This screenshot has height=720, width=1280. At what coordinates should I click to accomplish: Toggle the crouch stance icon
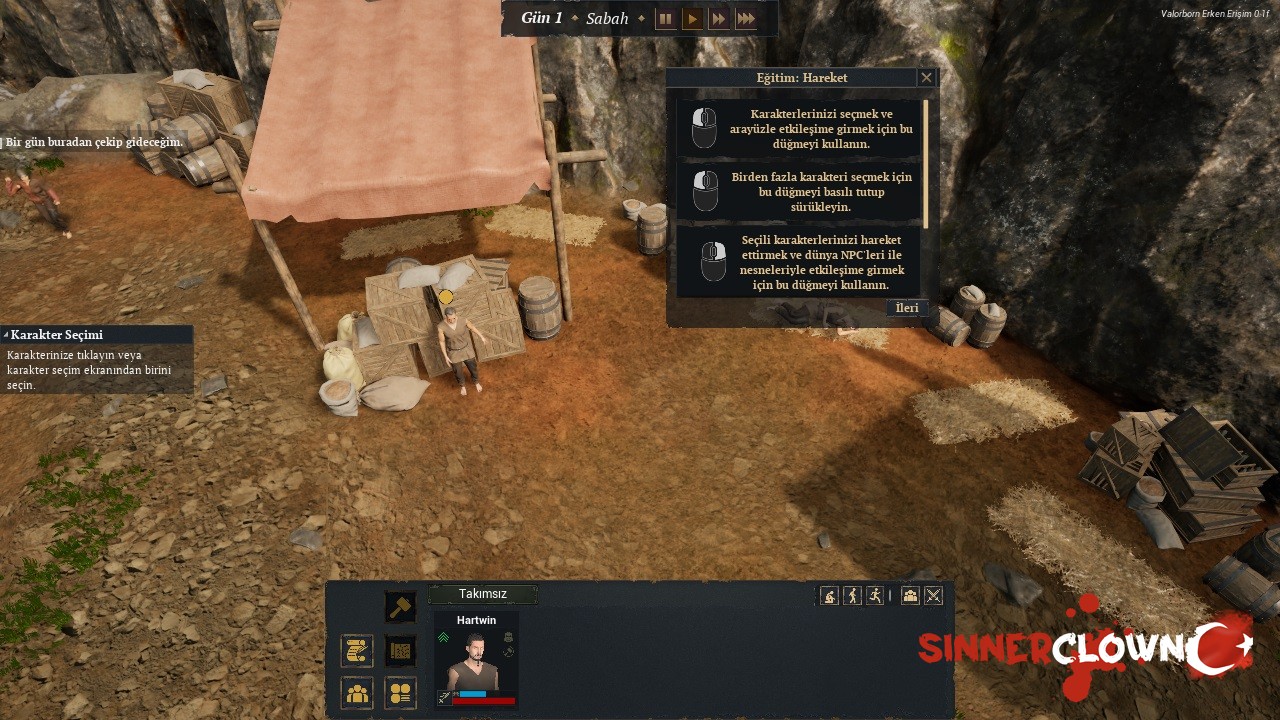[829, 596]
